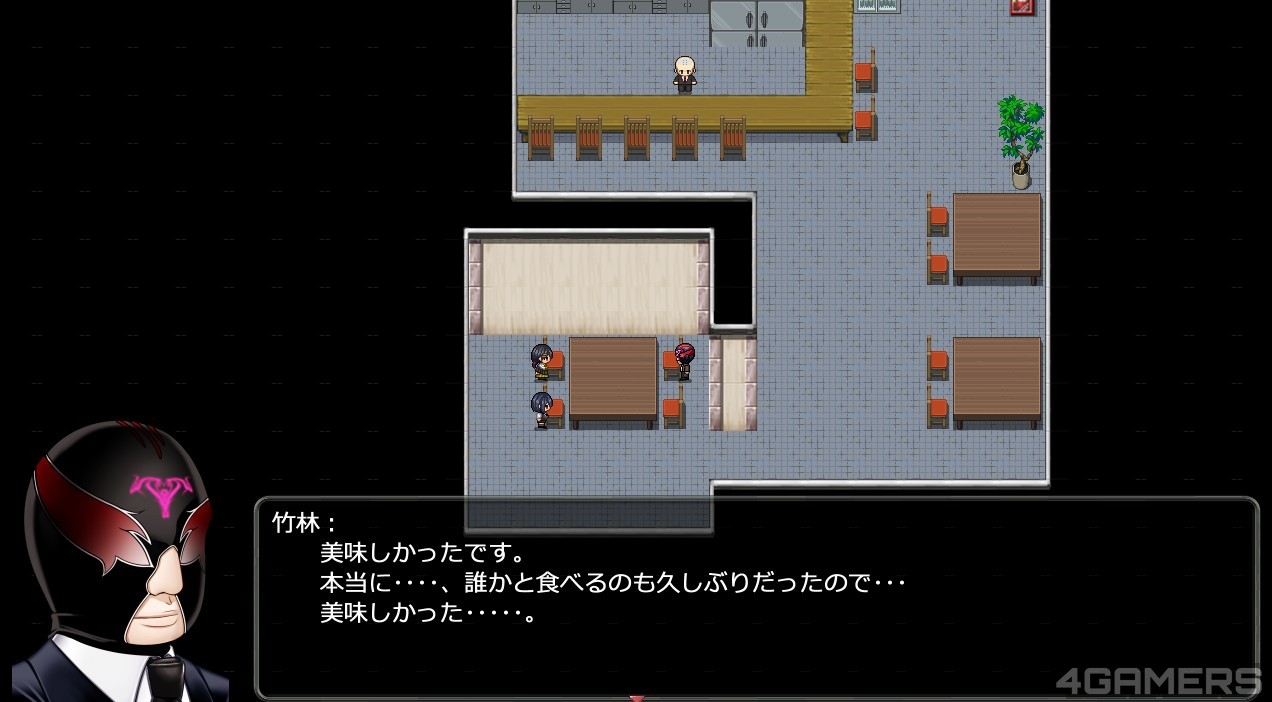Click the red continue arrow under the dialogue
This screenshot has width=1272, height=702.
point(636,697)
